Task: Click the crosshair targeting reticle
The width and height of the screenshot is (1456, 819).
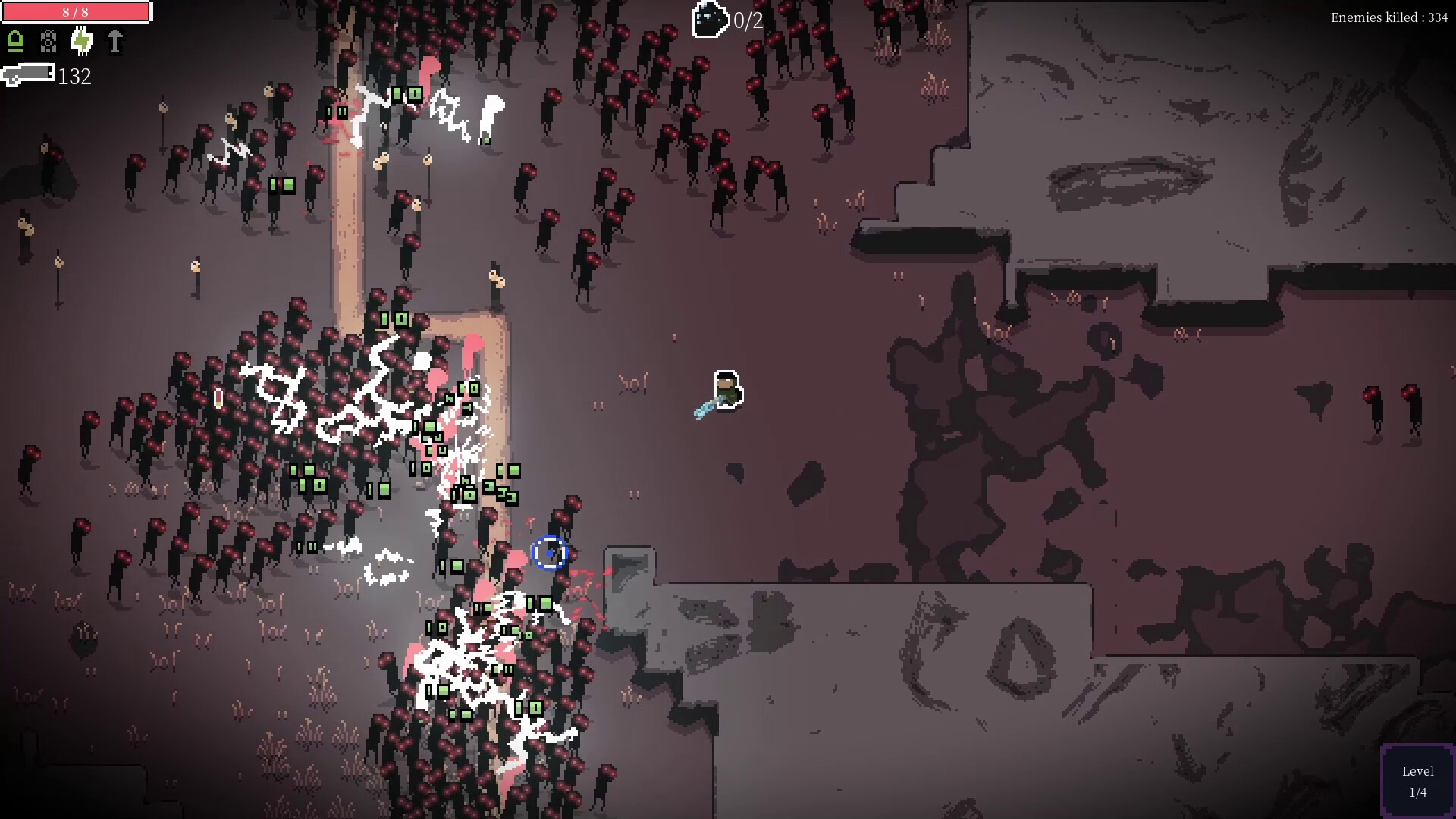Action: click(551, 554)
